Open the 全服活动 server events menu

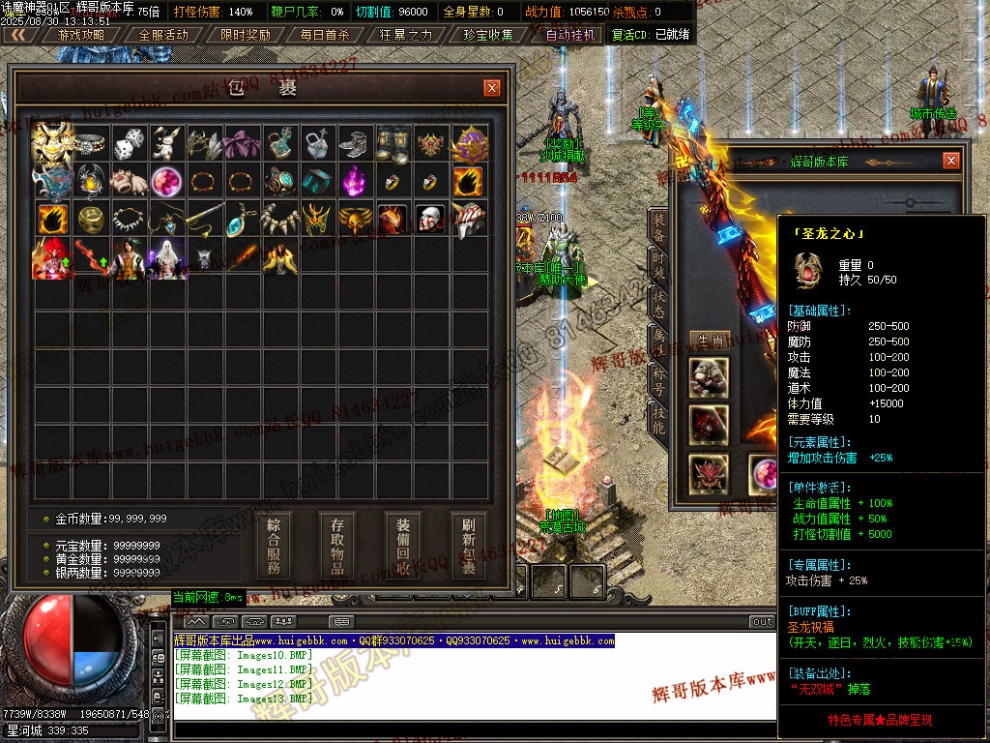[163, 34]
